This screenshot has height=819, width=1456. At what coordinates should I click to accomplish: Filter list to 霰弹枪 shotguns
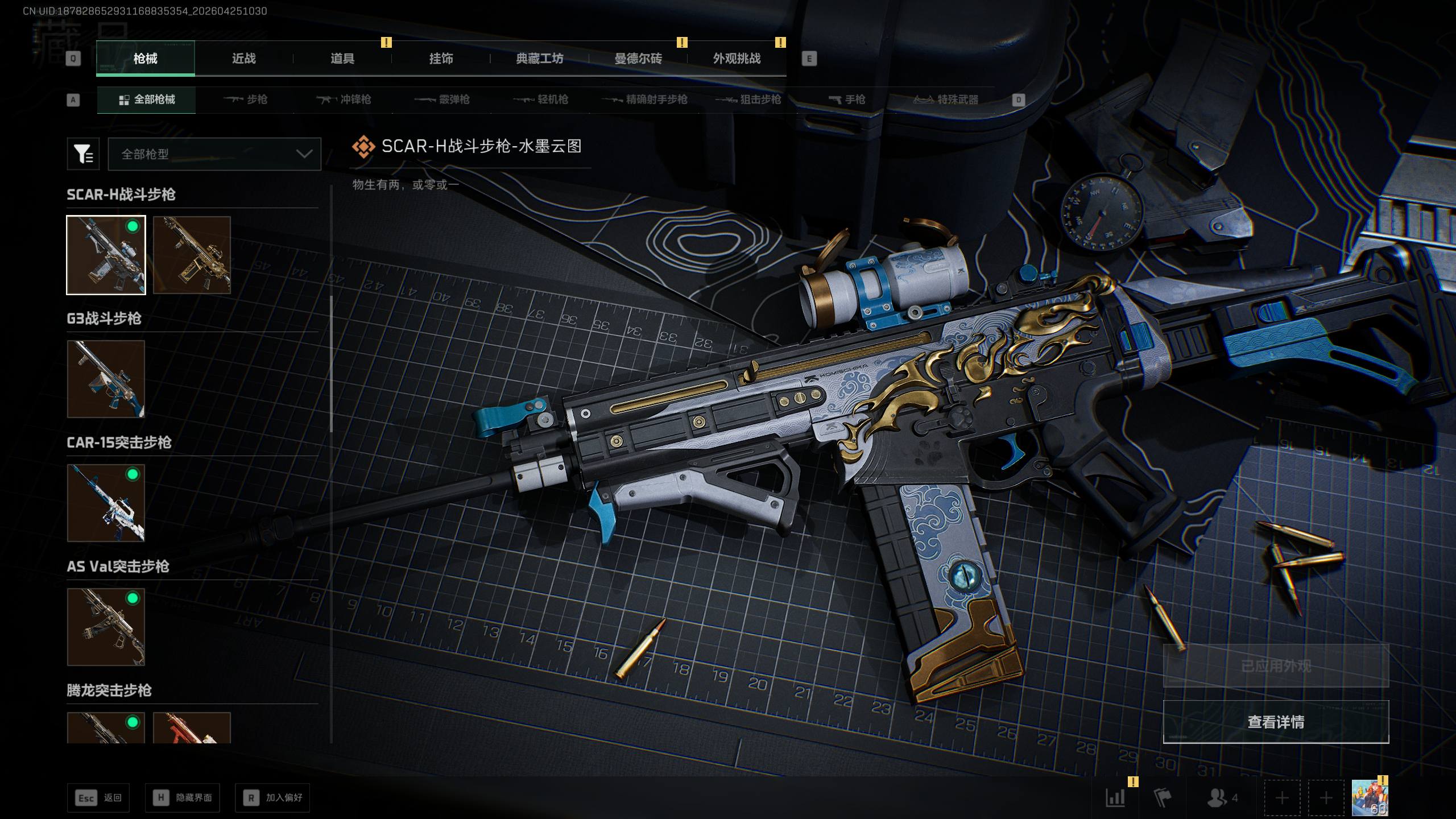click(442, 100)
